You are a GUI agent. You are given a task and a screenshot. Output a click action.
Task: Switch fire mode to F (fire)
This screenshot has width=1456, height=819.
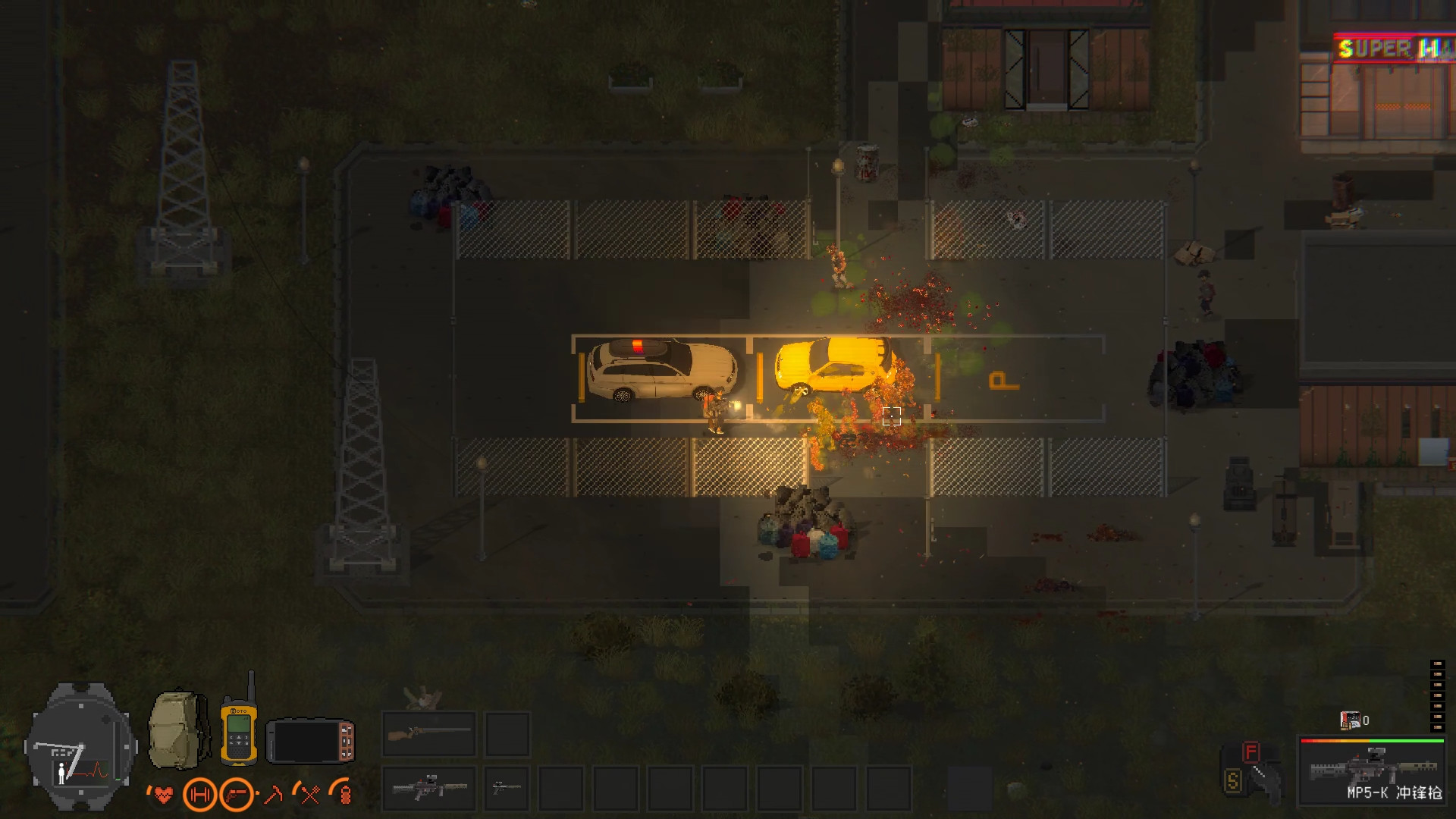pyautogui.click(x=1250, y=750)
